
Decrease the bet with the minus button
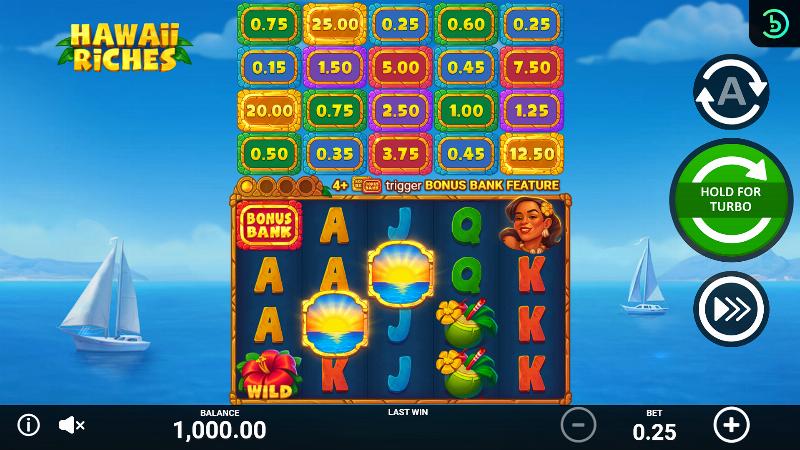point(578,425)
